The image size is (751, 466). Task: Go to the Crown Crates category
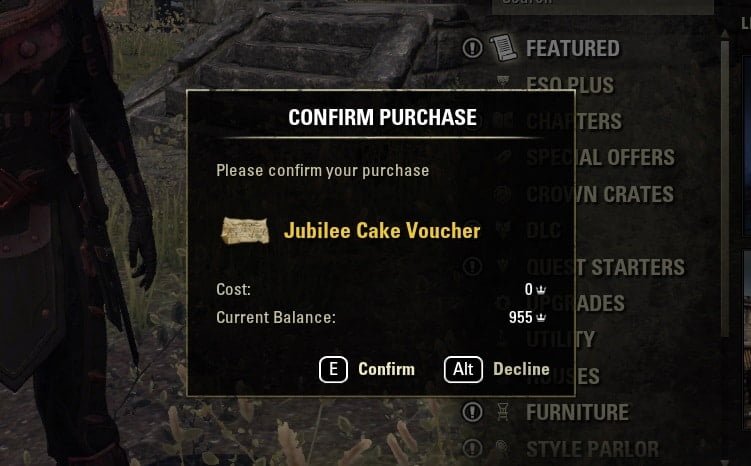tap(599, 194)
